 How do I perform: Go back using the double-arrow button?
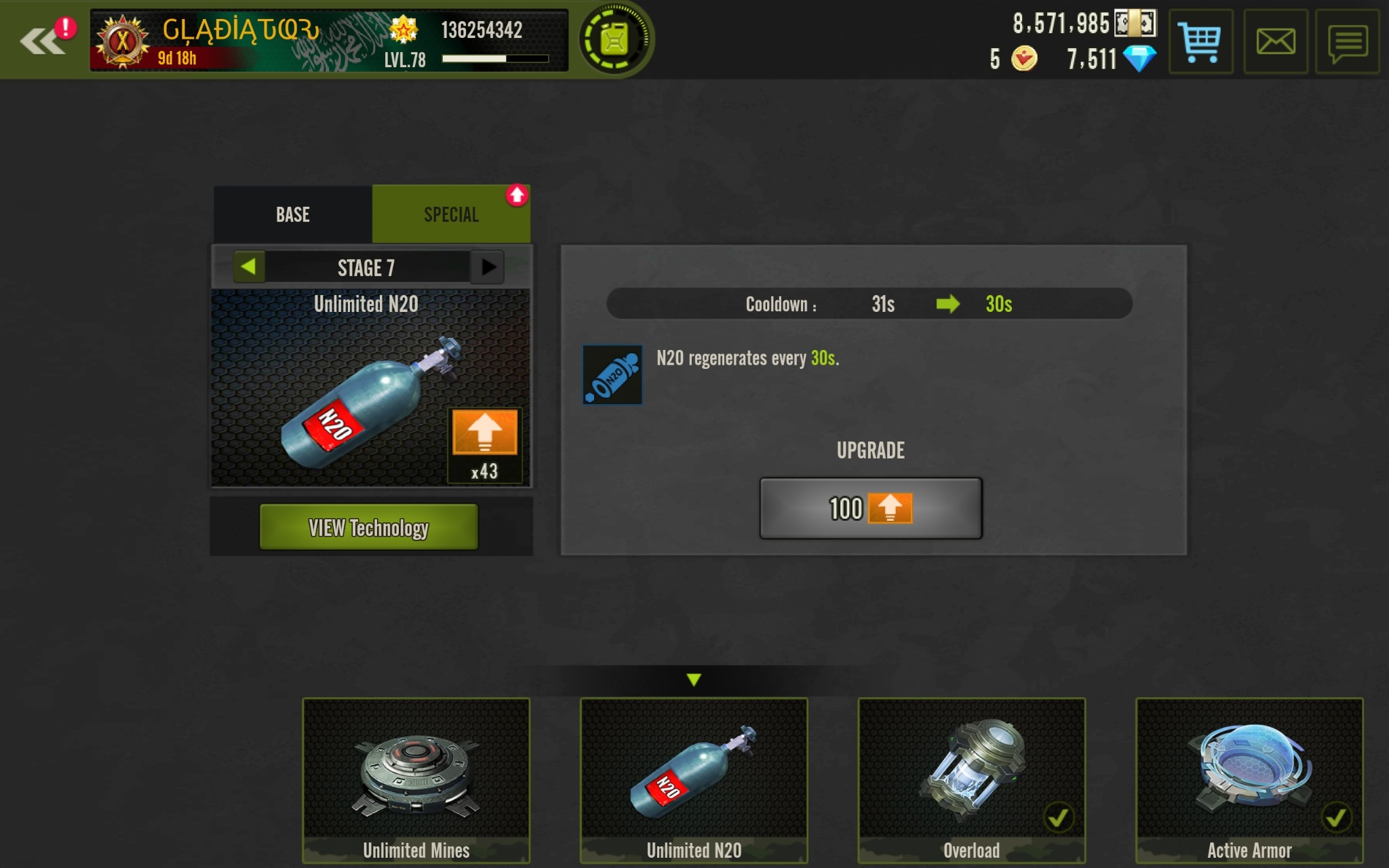[42, 41]
